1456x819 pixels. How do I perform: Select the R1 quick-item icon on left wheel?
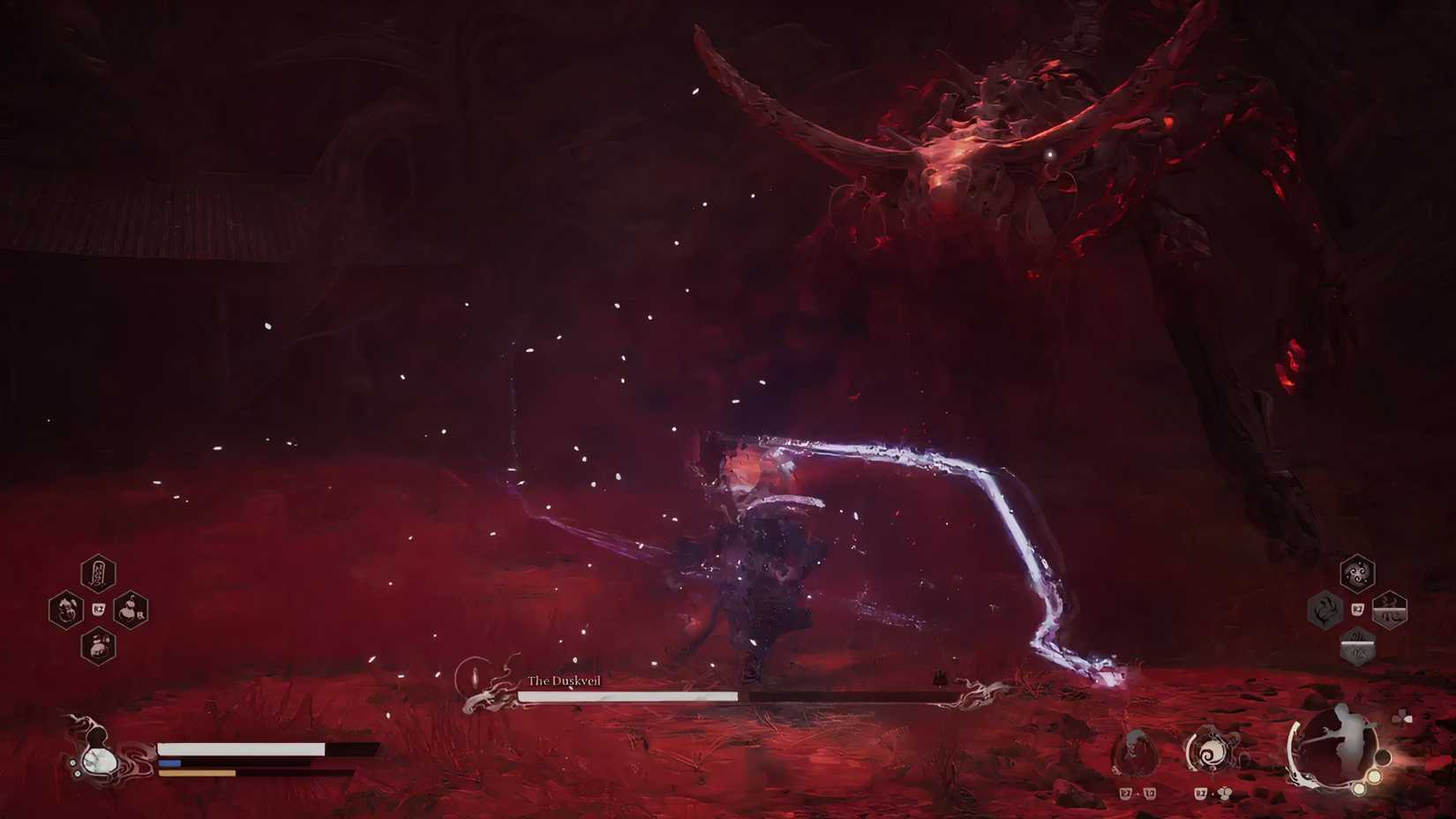(x=129, y=611)
